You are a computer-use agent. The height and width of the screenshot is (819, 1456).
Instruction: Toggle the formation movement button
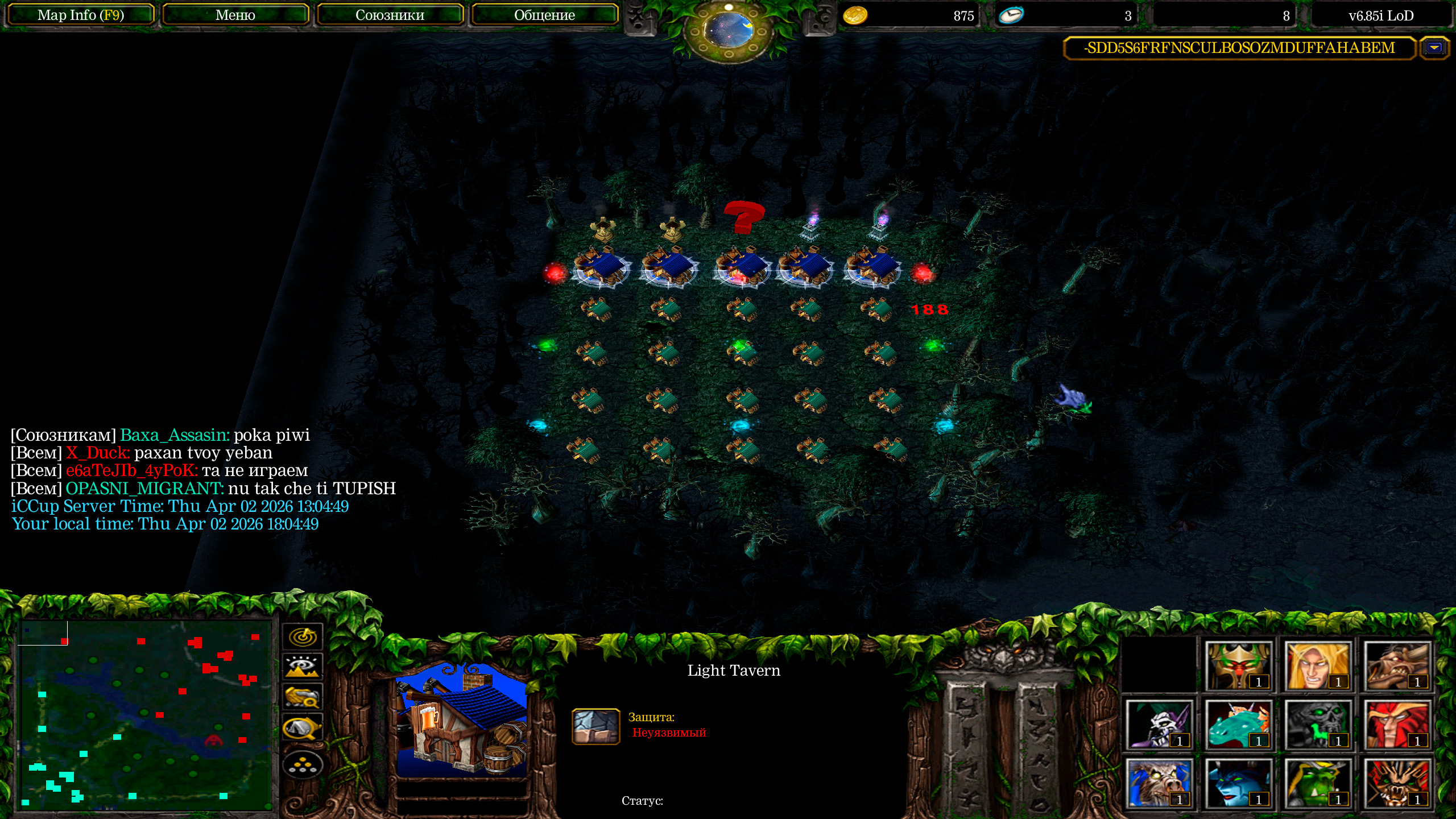point(303,766)
